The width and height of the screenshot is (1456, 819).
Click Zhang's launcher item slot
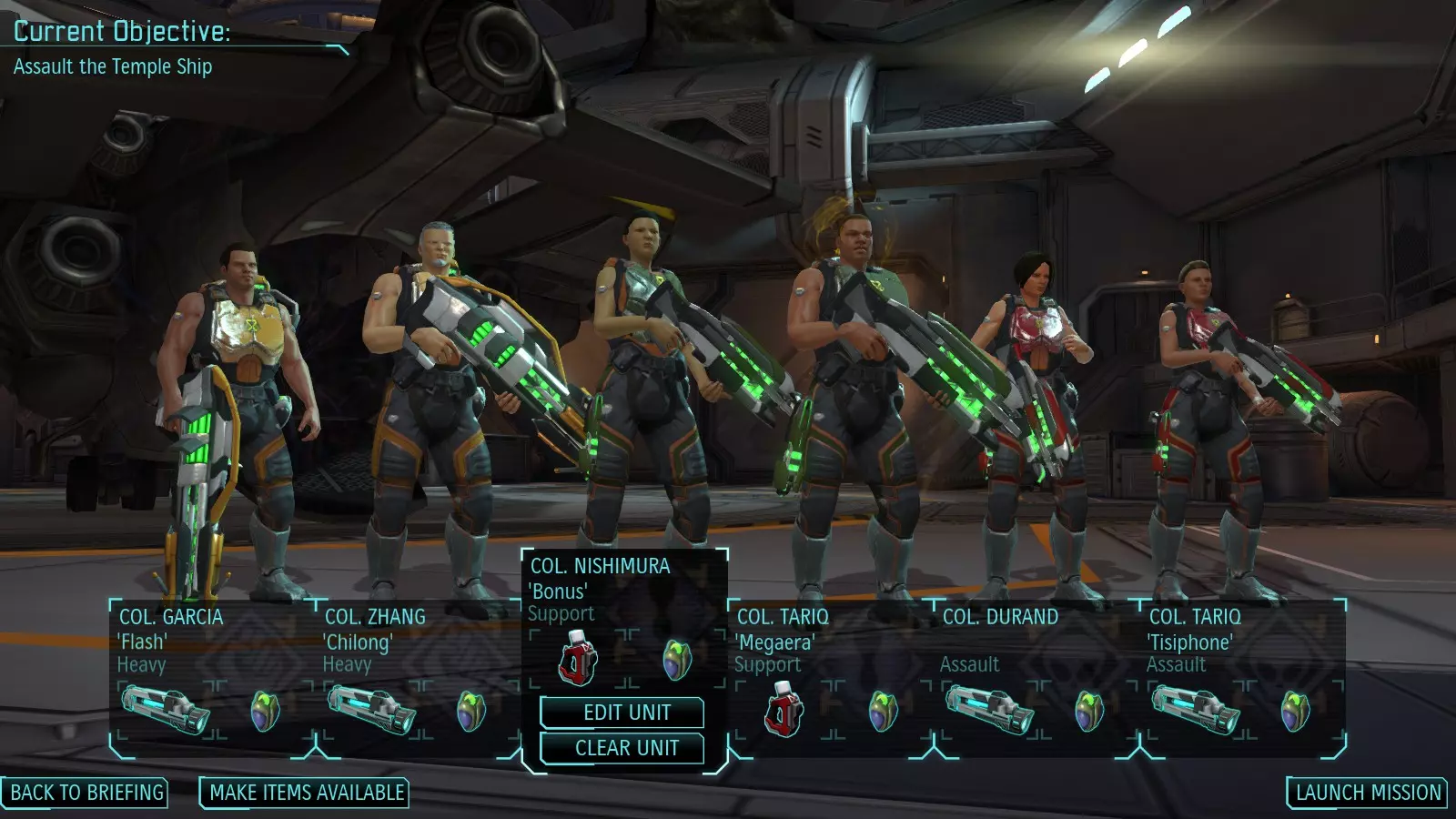371,710
